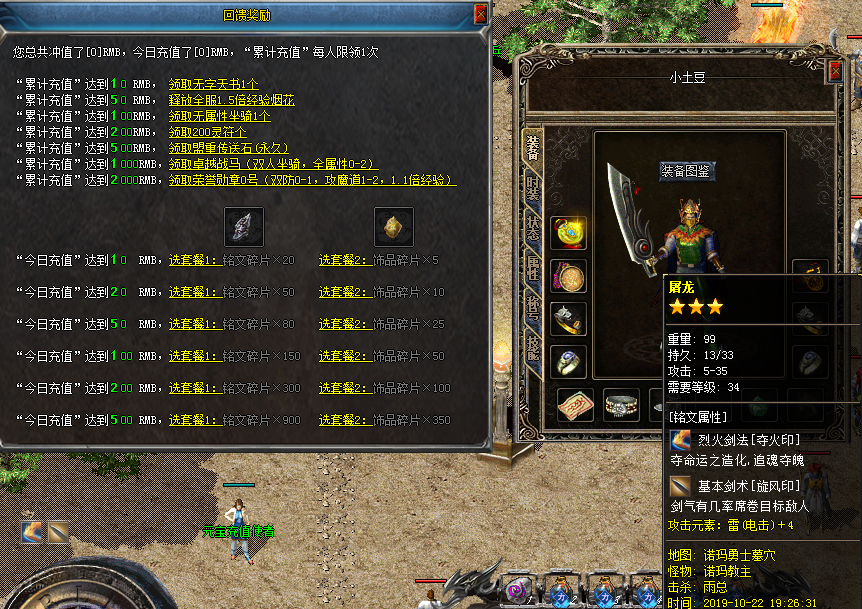Claim the 领取200灵符个 reward

[x=207, y=132]
